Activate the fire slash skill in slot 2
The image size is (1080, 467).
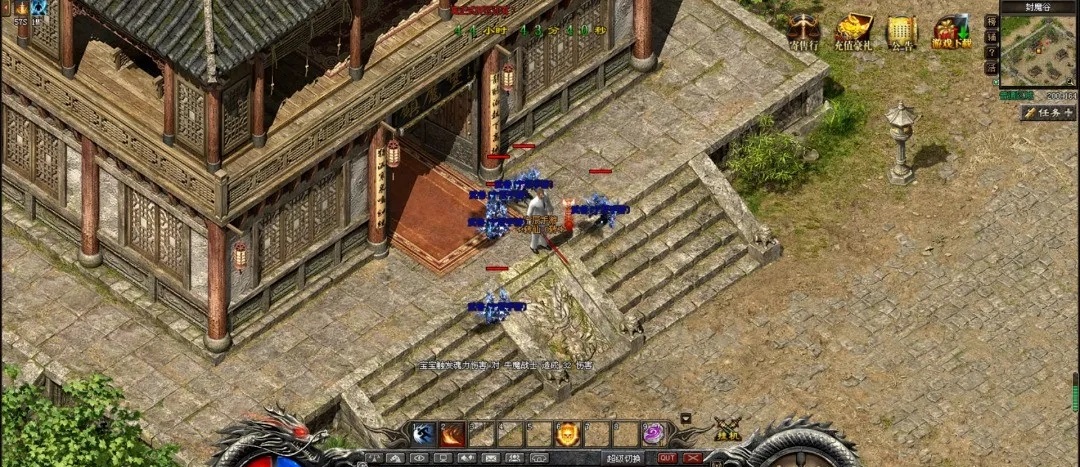pos(452,434)
